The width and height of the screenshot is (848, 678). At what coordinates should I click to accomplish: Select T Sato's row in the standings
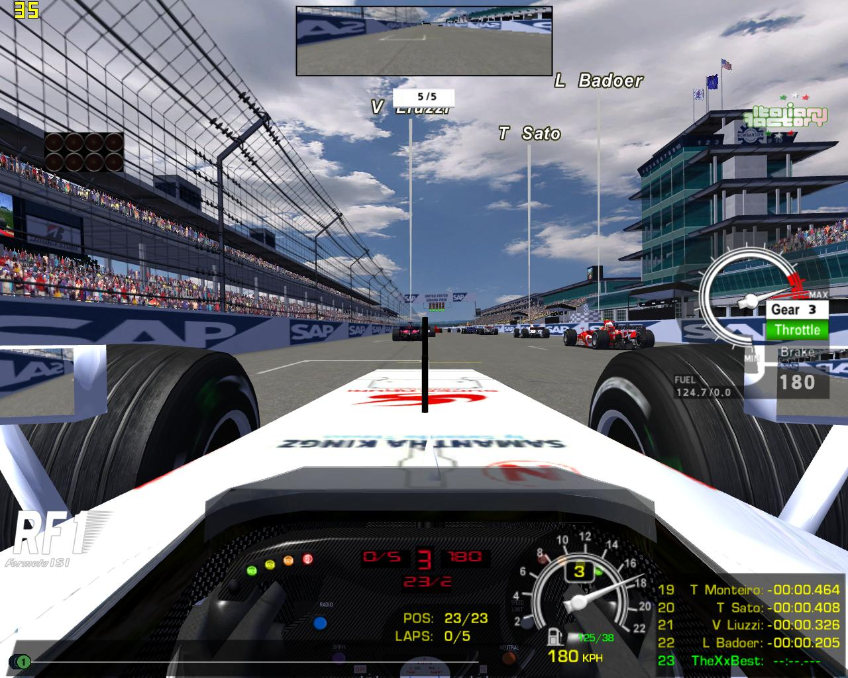(750, 607)
